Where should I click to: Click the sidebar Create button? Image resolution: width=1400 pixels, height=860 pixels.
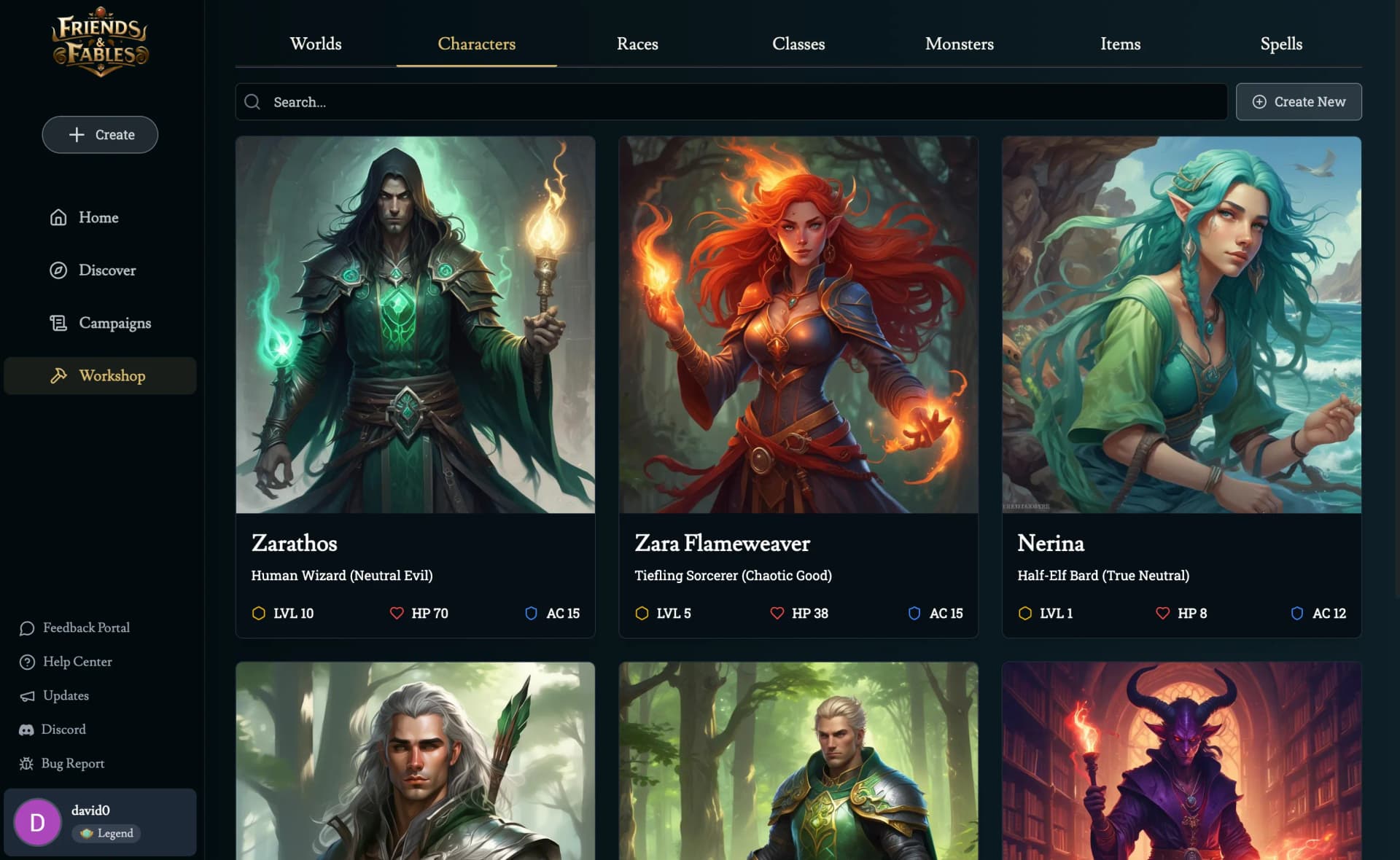pyautogui.click(x=100, y=135)
